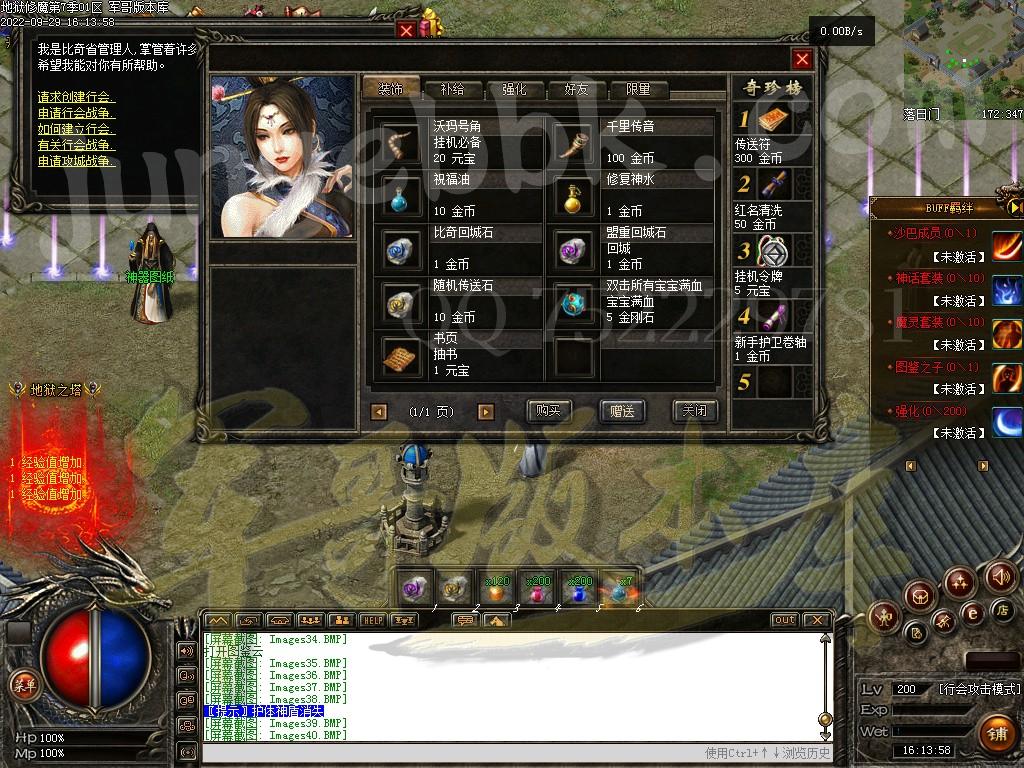Screen dimensions: 1024x768
Task: Pick the 修复神水 item
Action: (574, 195)
